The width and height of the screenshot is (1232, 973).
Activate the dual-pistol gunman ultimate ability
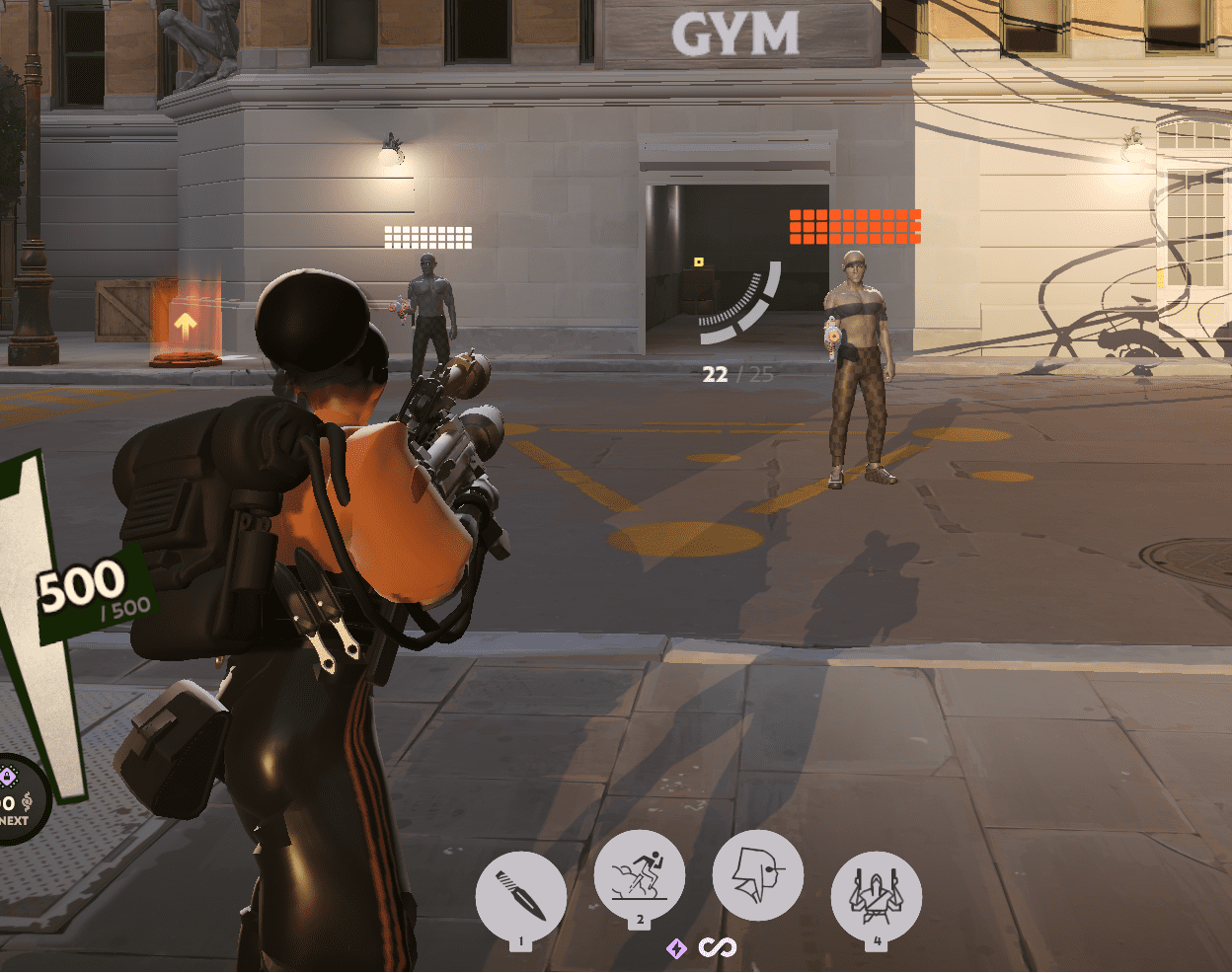(x=877, y=896)
